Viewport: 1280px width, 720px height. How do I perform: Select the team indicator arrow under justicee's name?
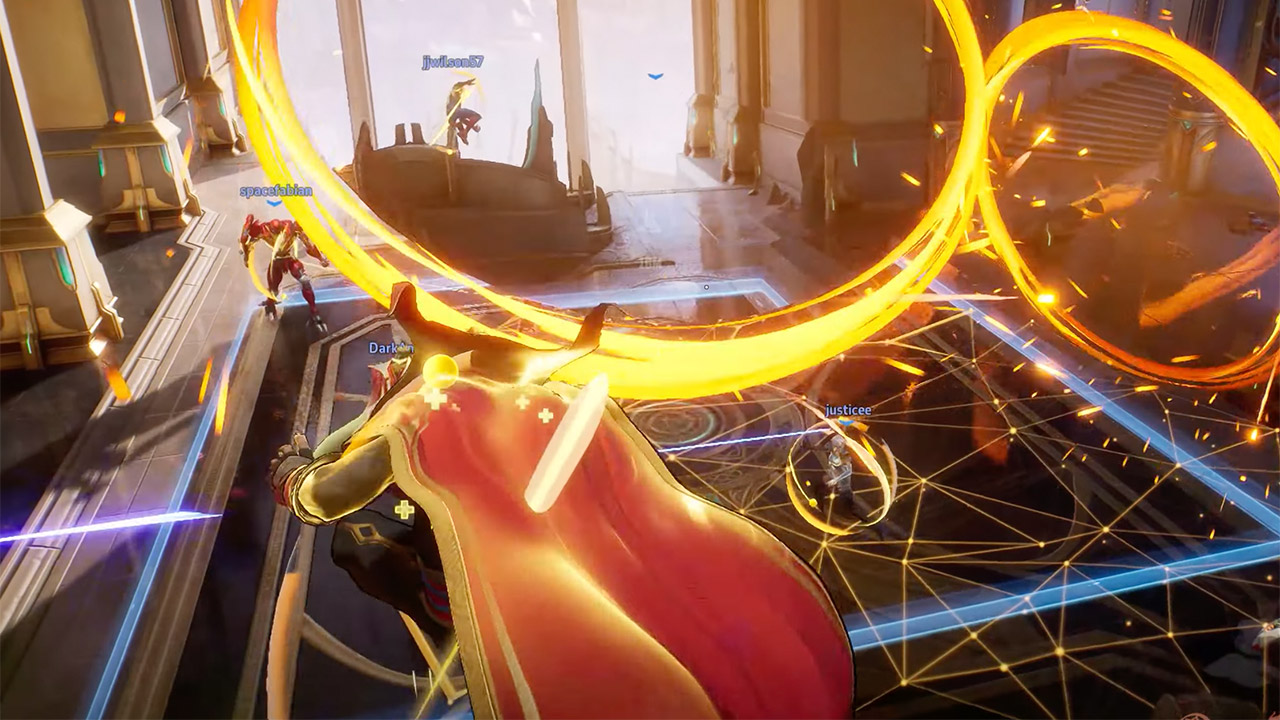pyautogui.click(x=848, y=424)
